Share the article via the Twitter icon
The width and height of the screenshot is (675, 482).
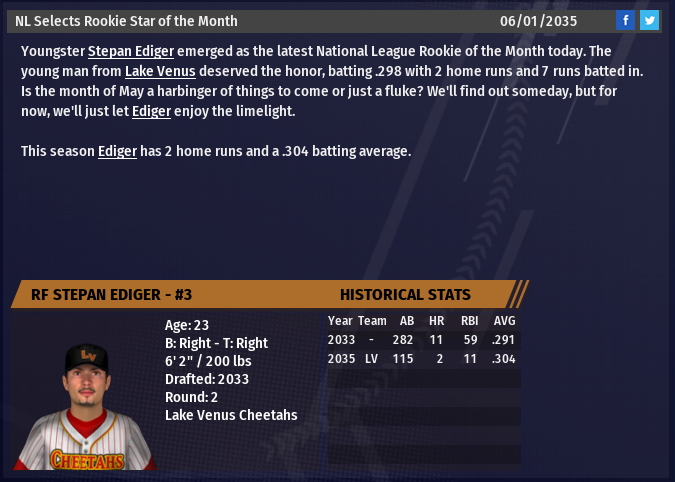(649, 20)
